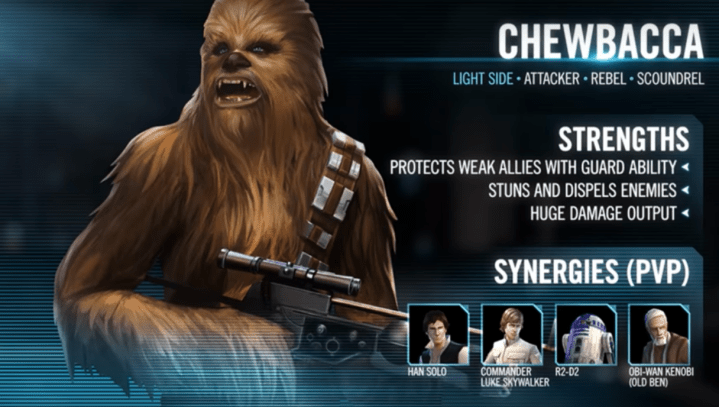Select the Han Solo synergy portrait
The width and height of the screenshot is (719, 407).
438,335
